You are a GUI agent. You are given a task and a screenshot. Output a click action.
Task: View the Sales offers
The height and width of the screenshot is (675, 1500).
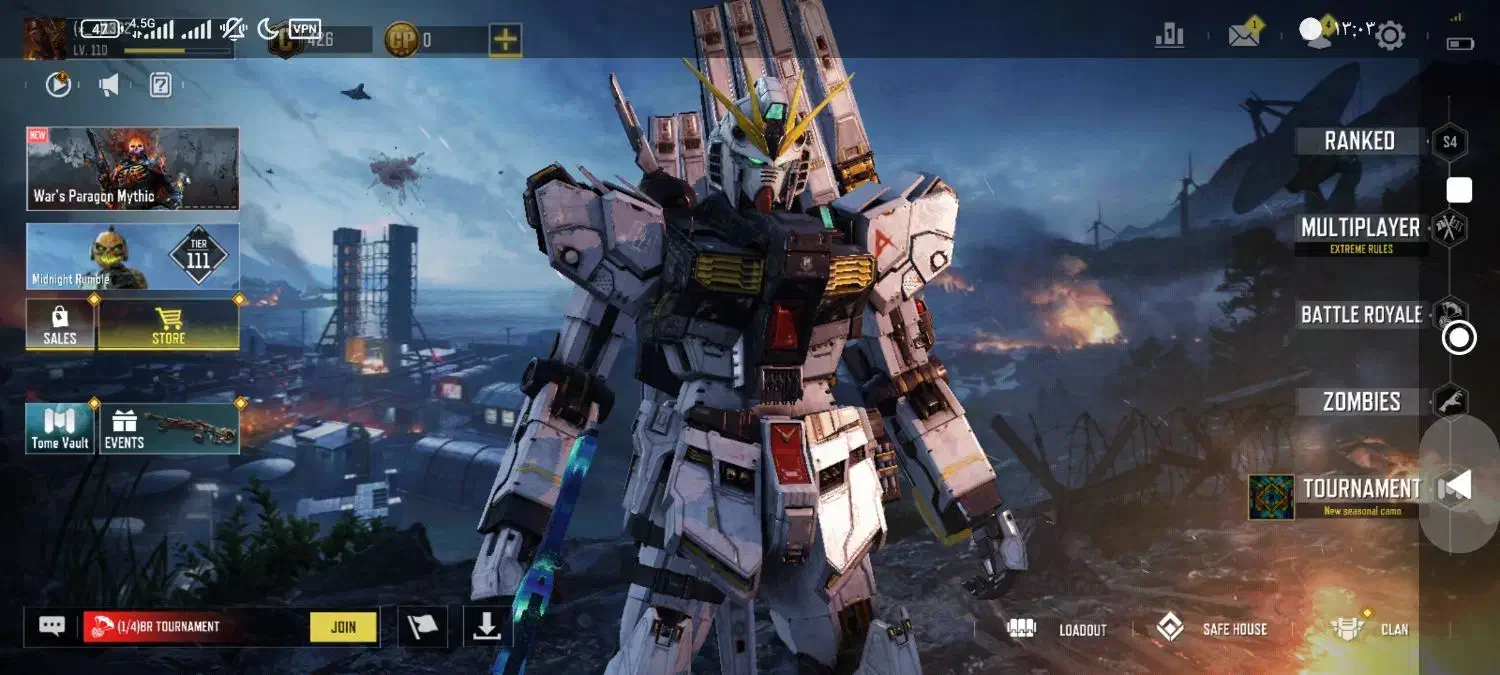pos(60,325)
